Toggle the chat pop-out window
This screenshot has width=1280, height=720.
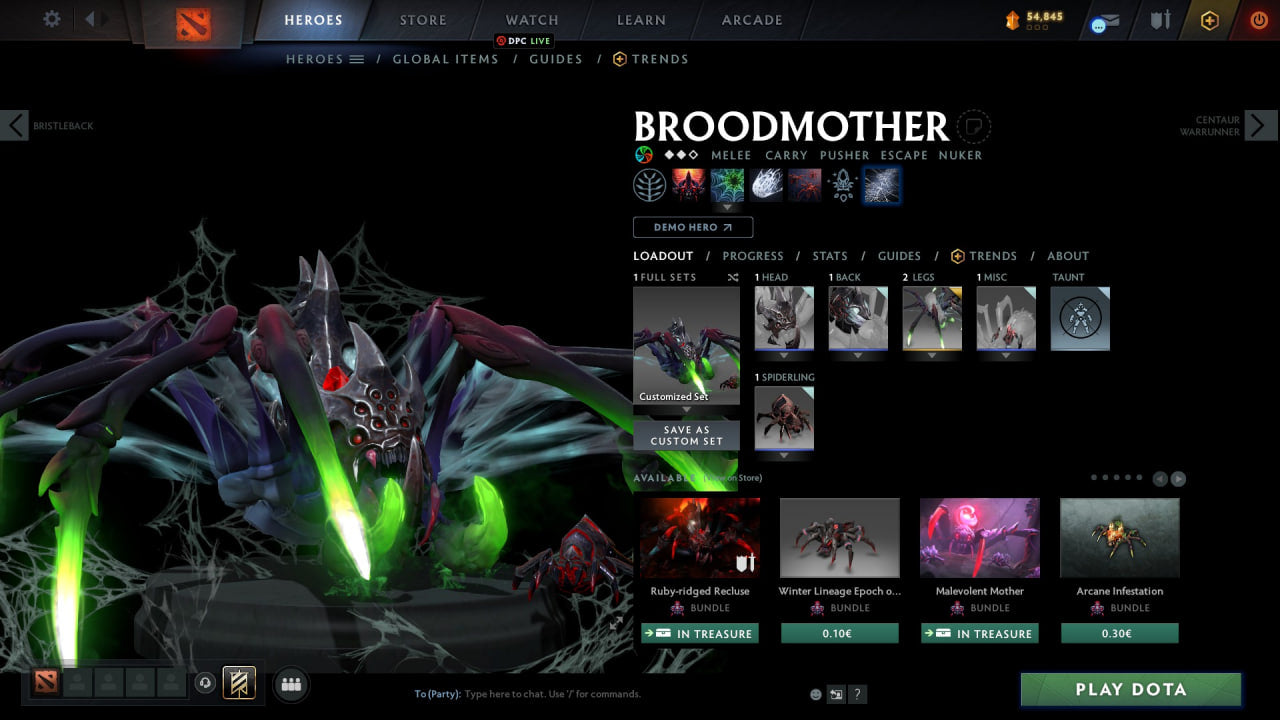[x=836, y=693]
